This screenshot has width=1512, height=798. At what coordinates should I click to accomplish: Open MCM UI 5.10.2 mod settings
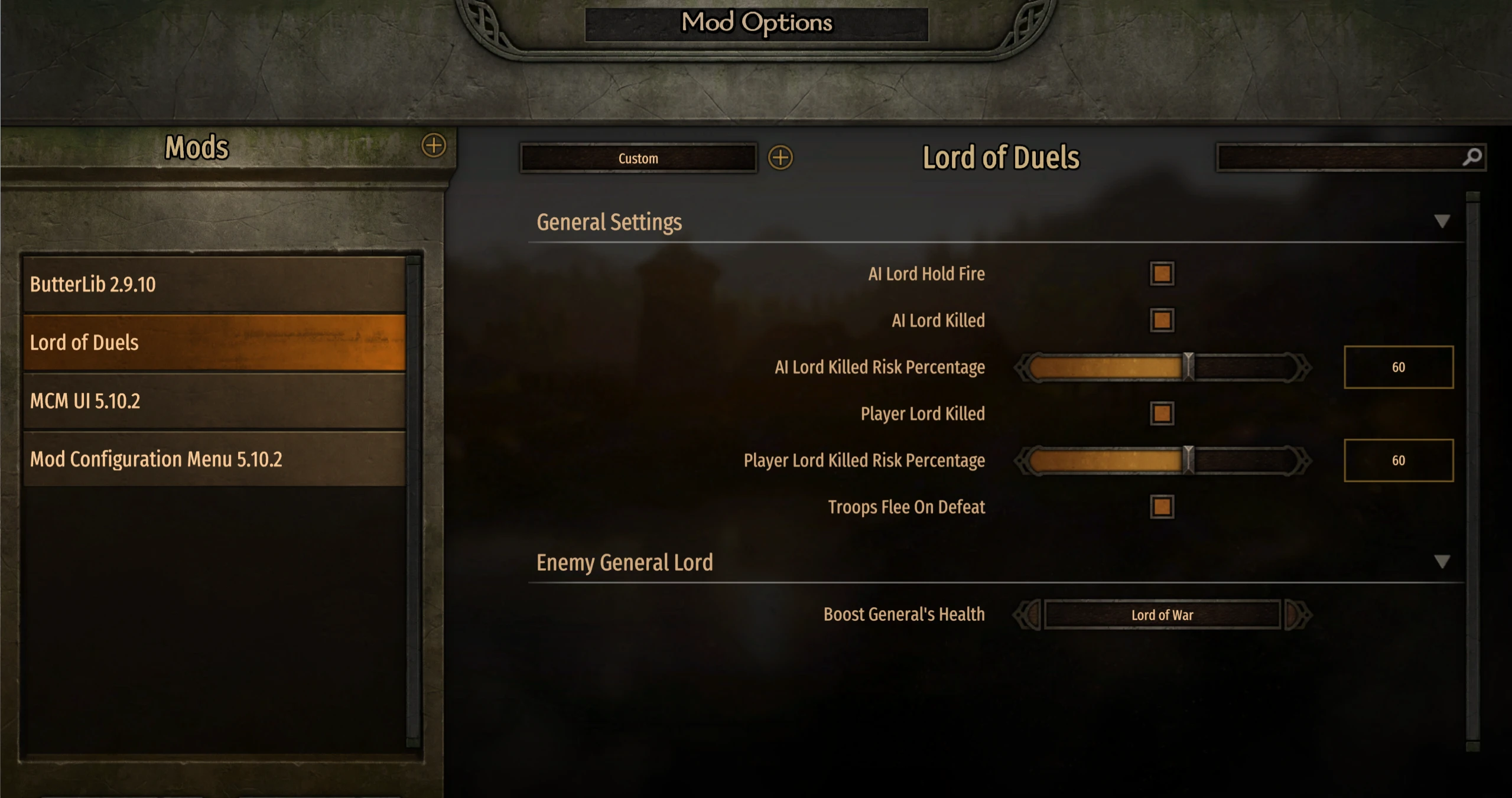214,401
